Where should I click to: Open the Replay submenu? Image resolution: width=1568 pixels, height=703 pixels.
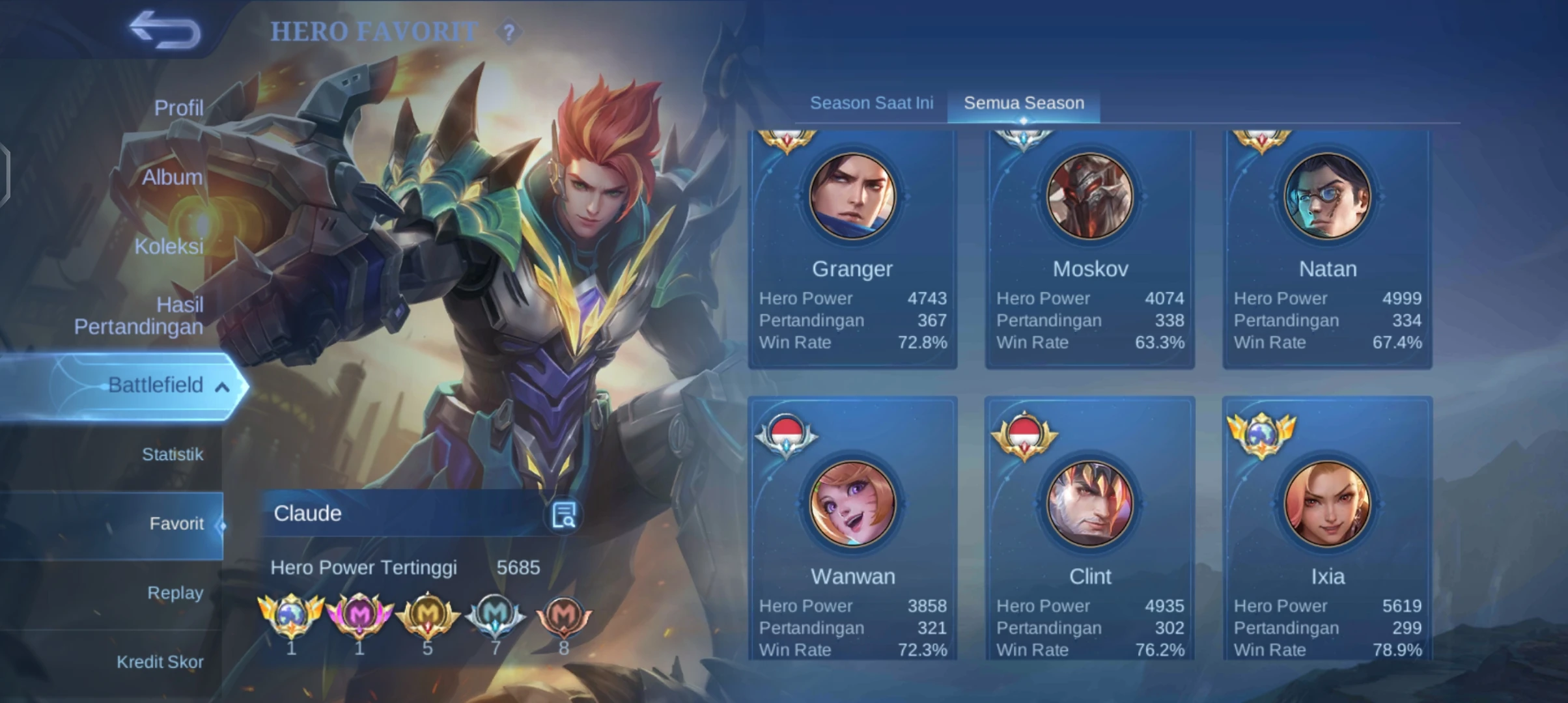[175, 593]
